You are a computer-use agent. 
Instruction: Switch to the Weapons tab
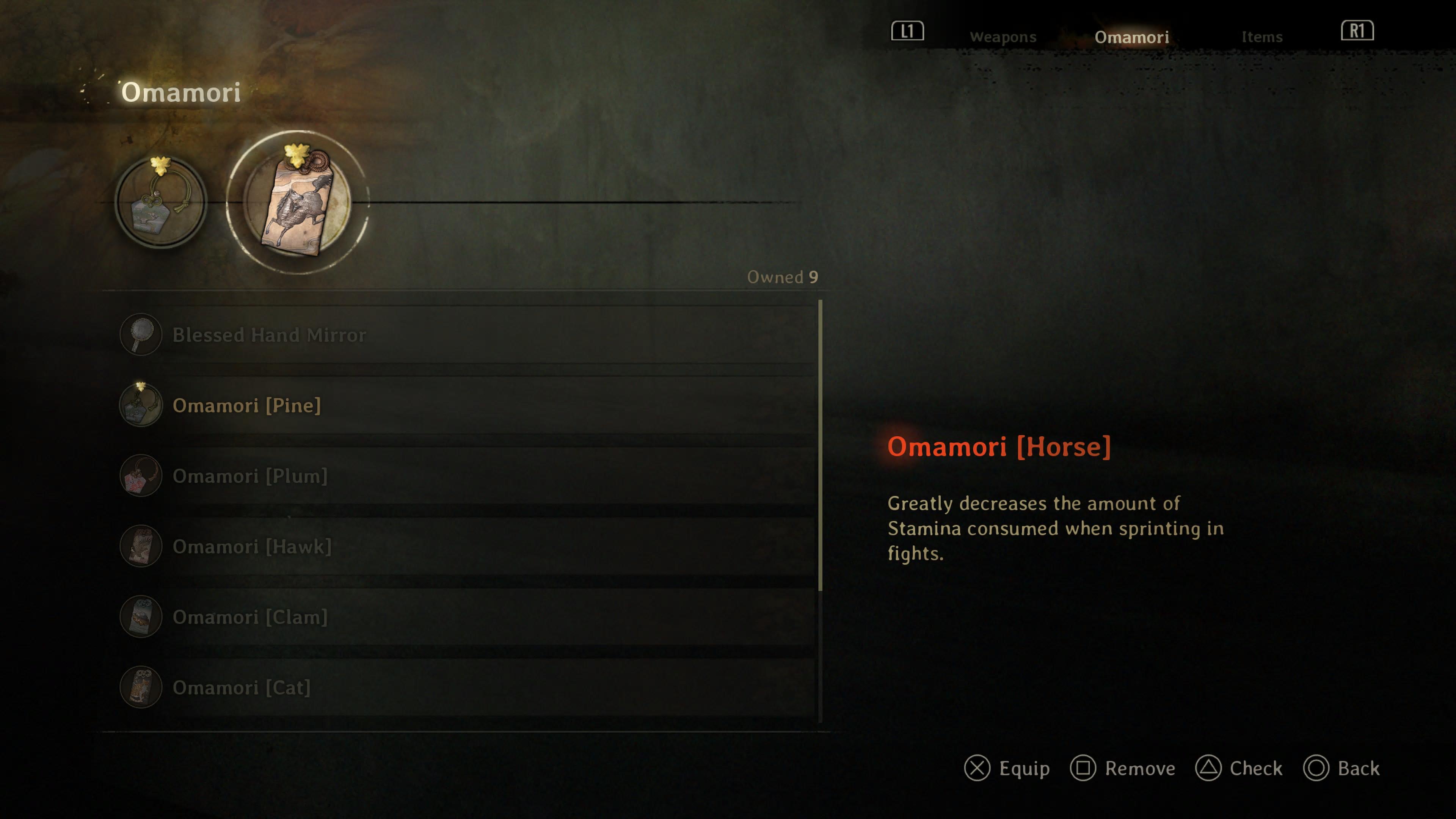coord(1003,37)
